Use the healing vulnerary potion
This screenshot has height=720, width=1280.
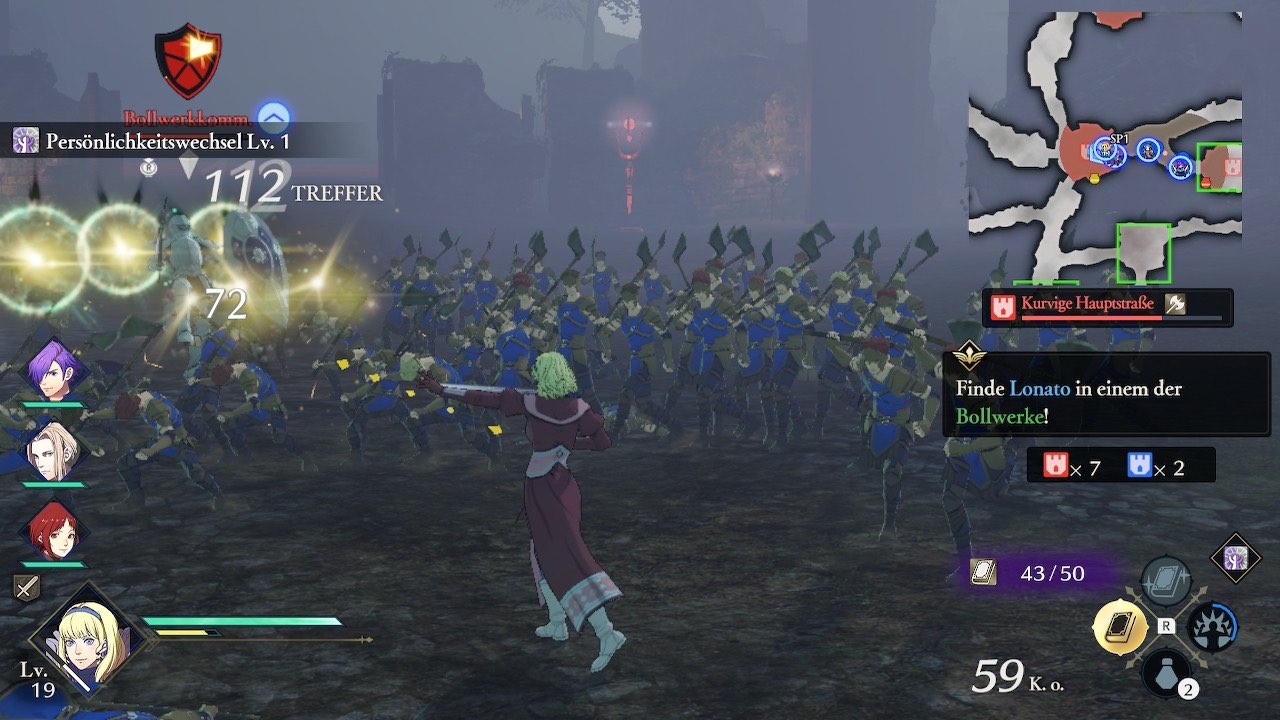[1166, 672]
